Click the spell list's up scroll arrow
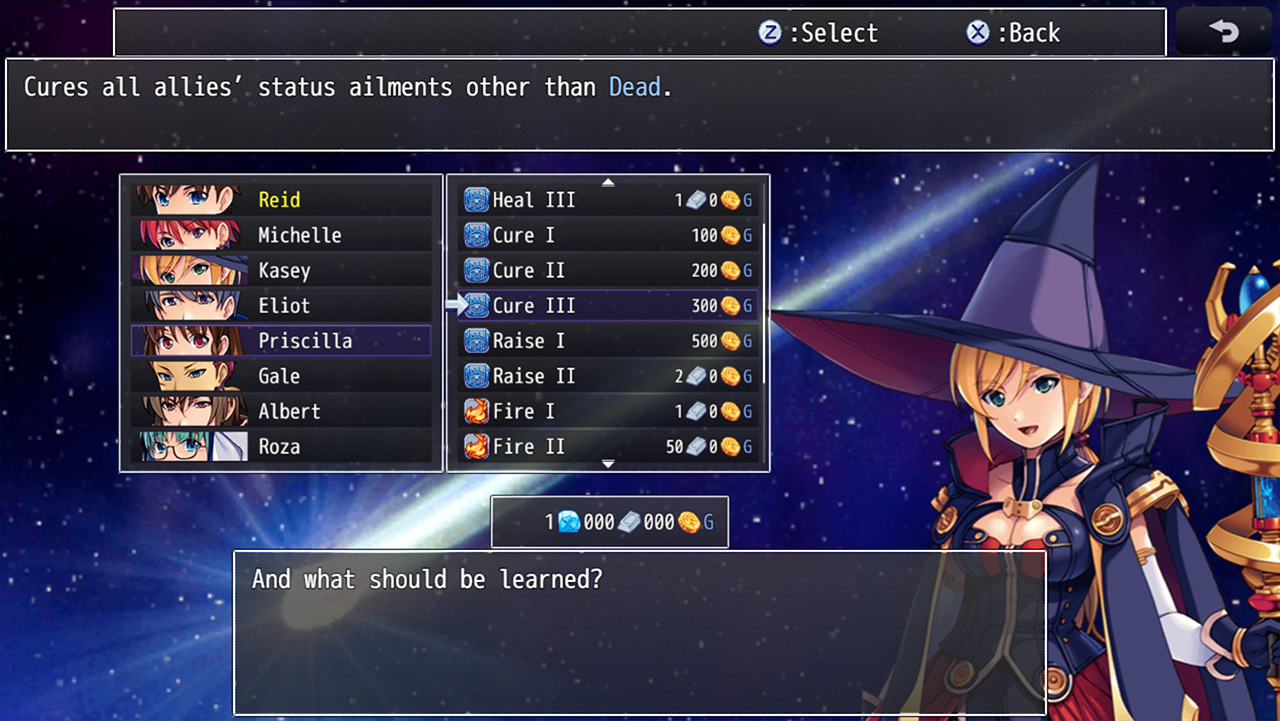 pos(608,182)
